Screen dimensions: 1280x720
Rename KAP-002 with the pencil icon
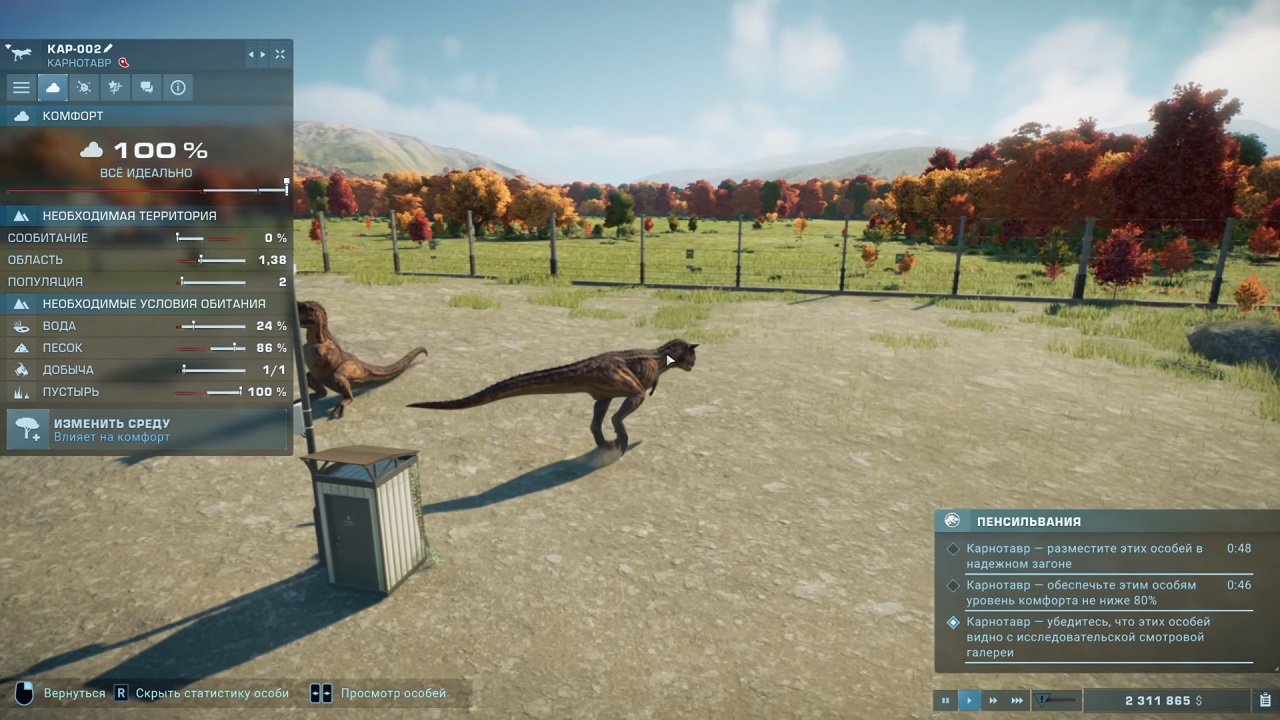tap(109, 48)
